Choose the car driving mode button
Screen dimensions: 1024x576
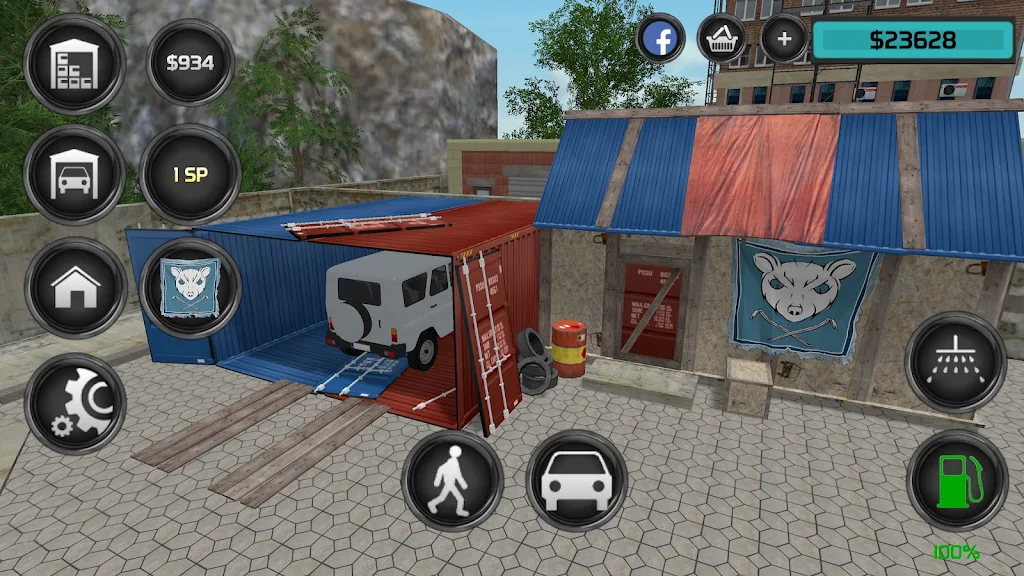point(576,480)
